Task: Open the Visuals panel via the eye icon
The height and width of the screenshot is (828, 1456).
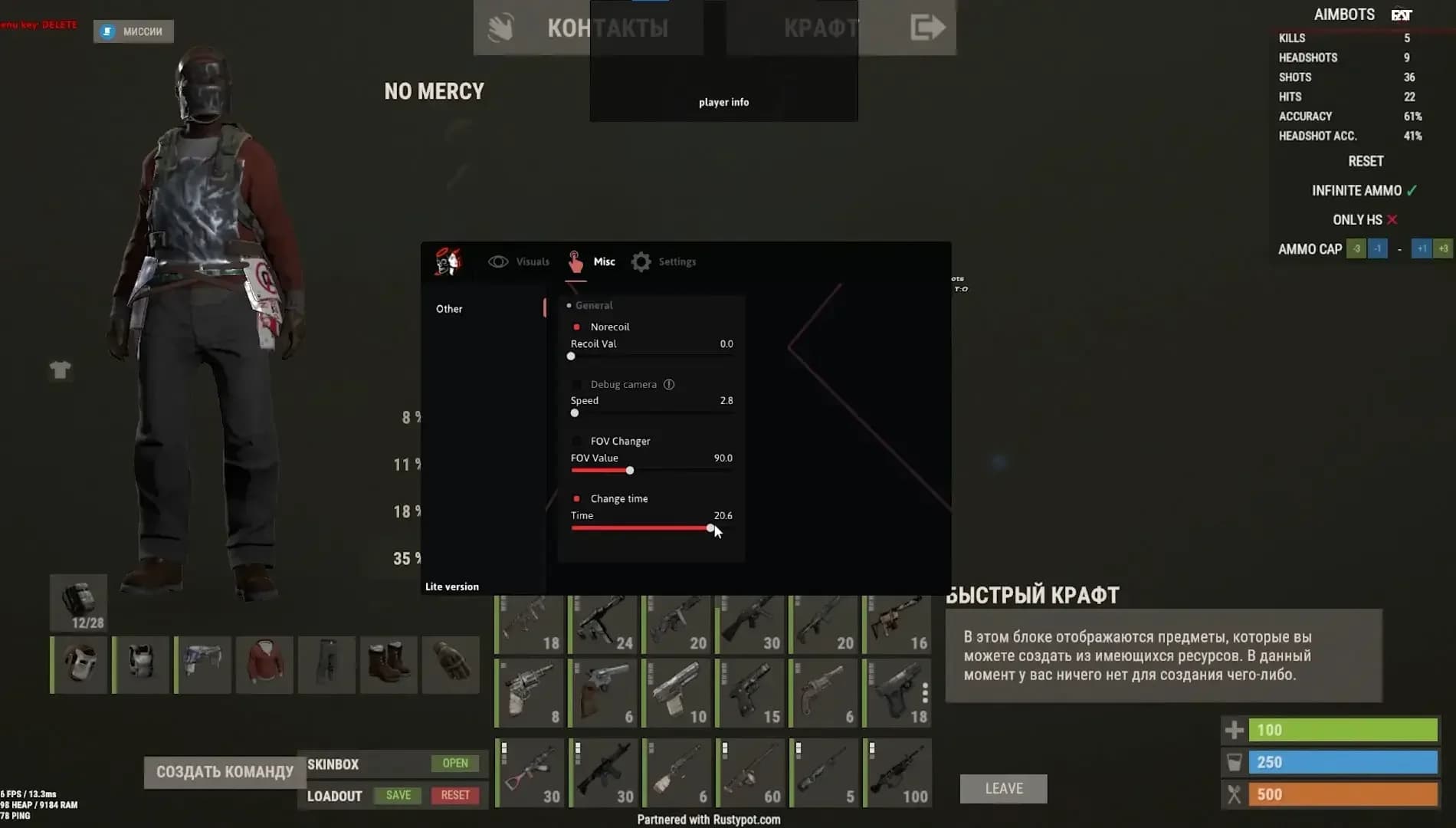Action: pos(500,261)
